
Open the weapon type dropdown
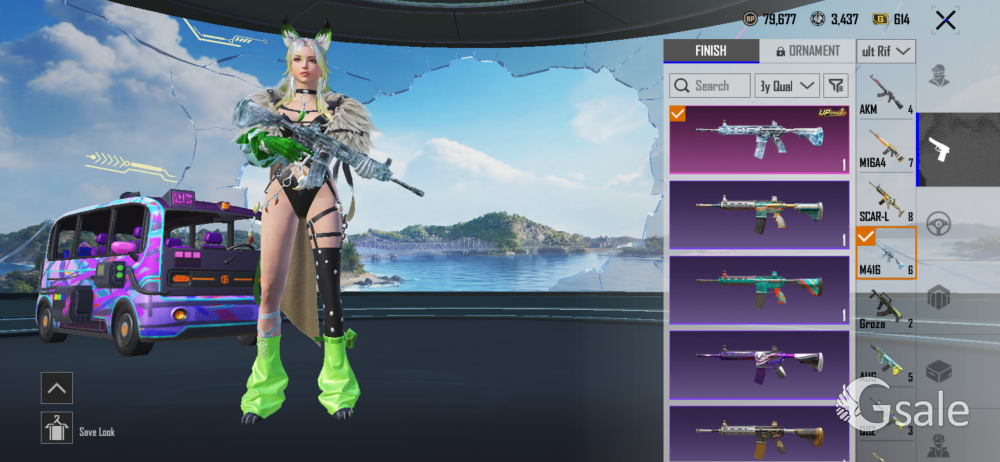886,51
